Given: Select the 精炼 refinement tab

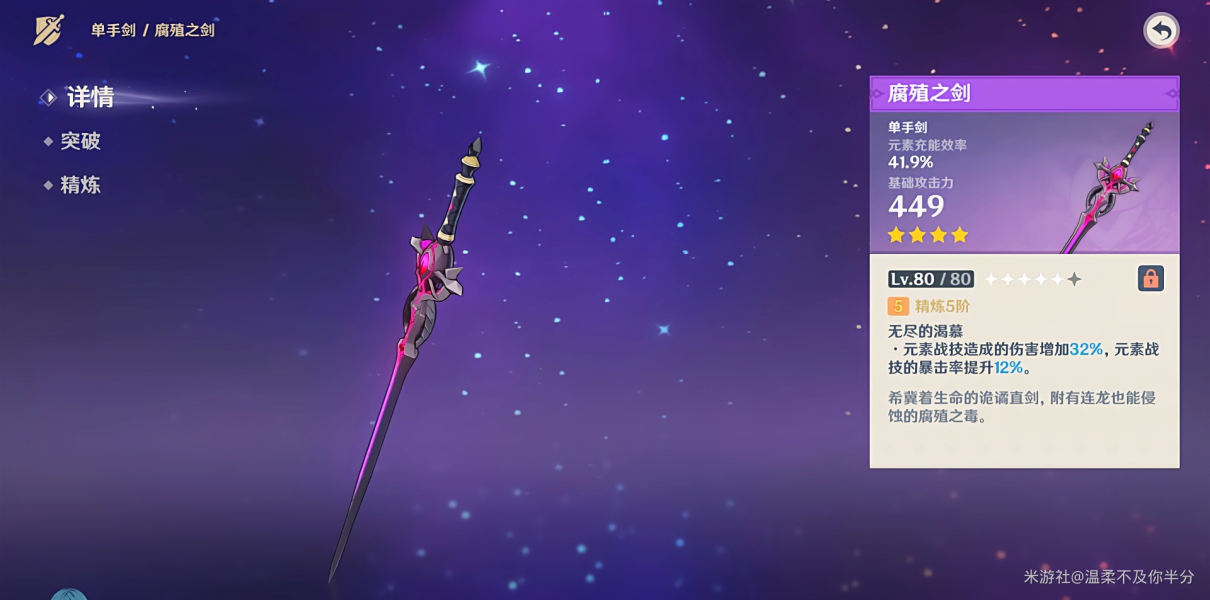Looking at the screenshot, I should [x=80, y=185].
